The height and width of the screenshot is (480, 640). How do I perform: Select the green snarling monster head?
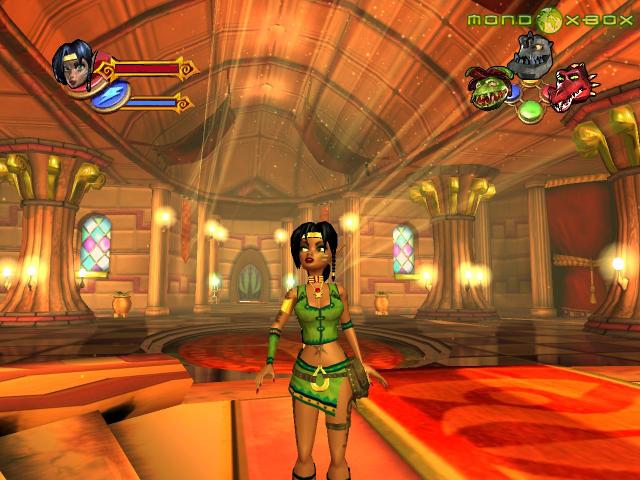489,89
